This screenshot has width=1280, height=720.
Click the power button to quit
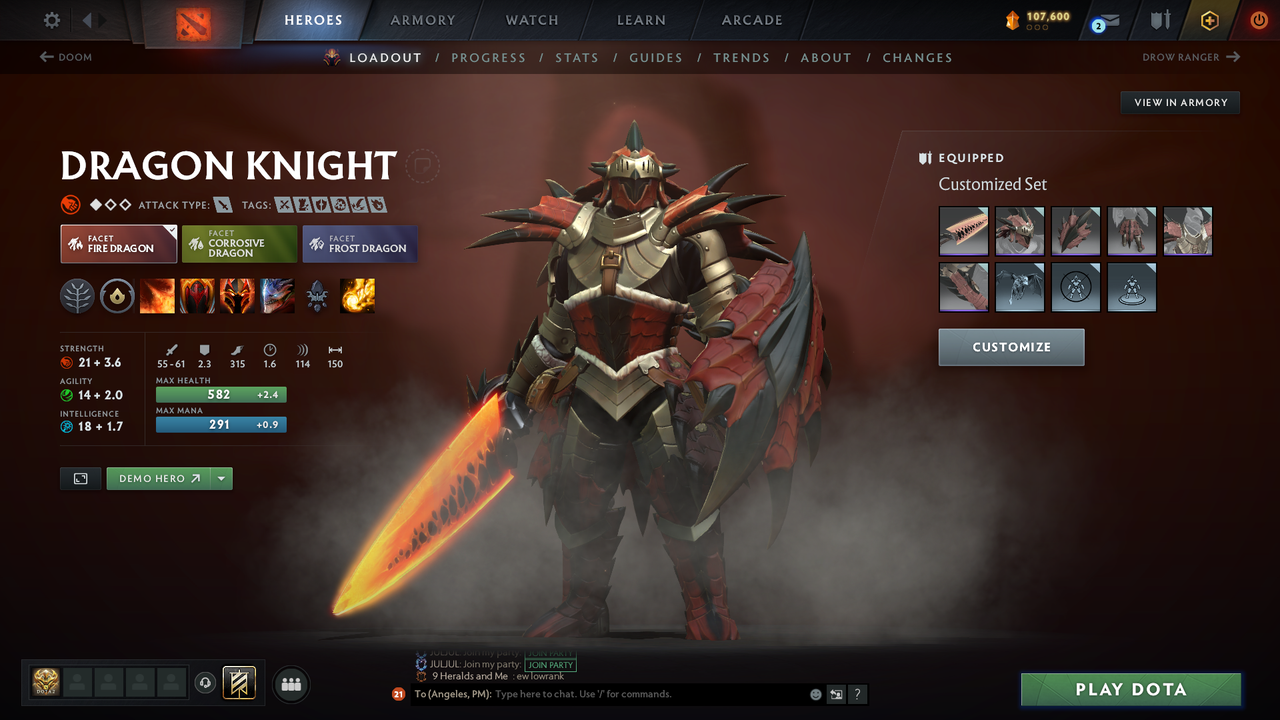1258,19
